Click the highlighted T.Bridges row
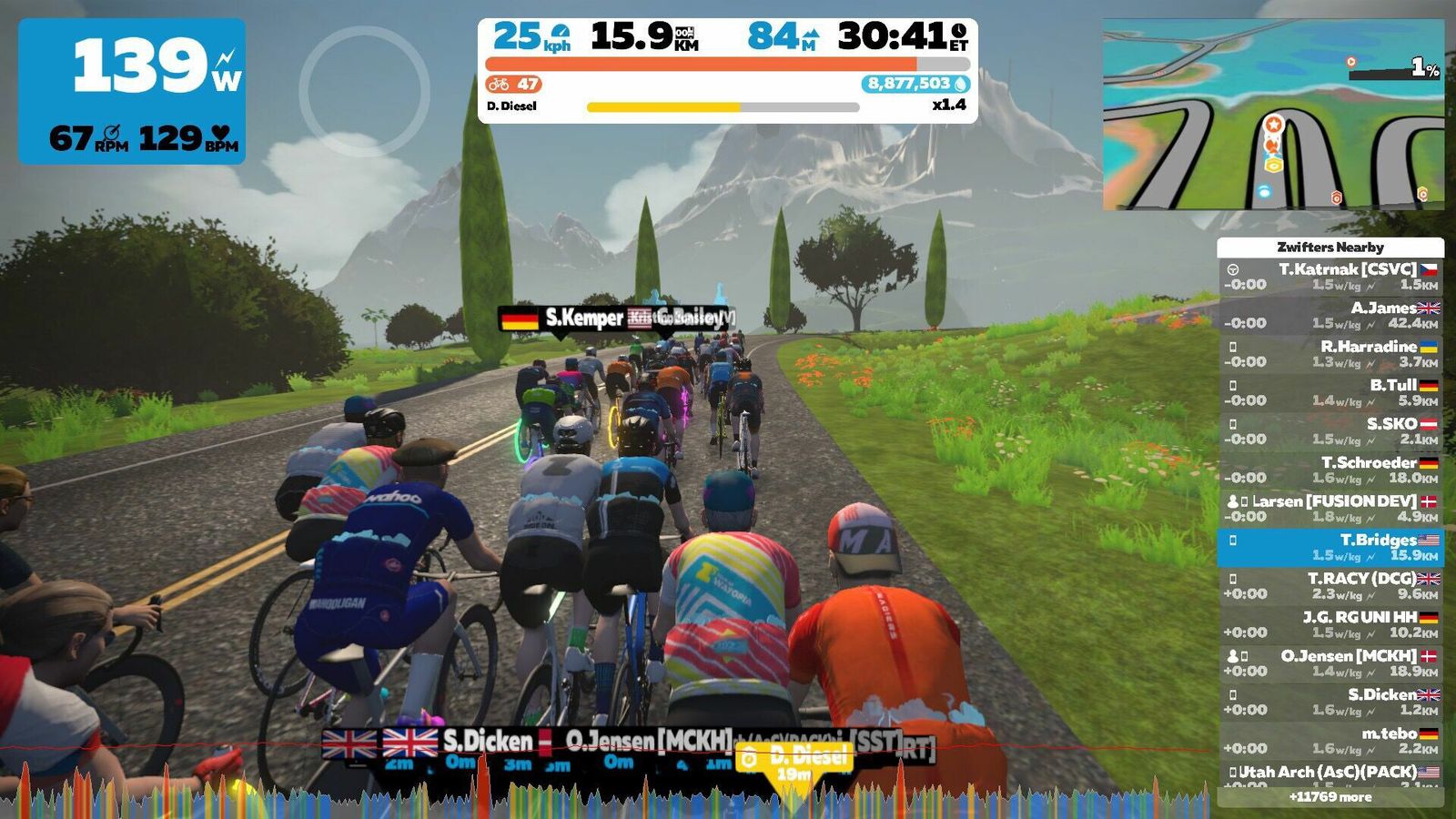This screenshot has height=819, width=1456. click(1330, 547)
